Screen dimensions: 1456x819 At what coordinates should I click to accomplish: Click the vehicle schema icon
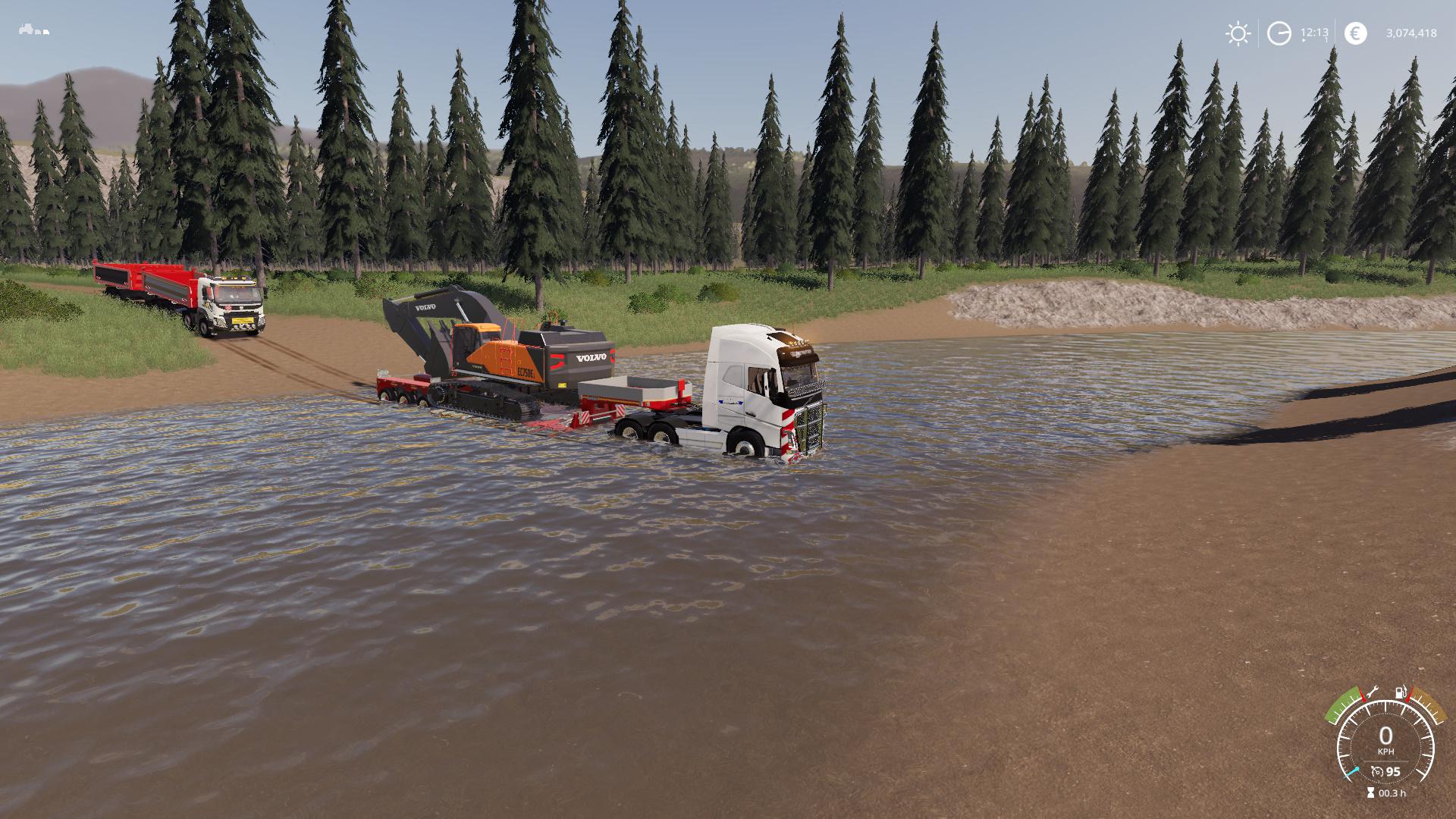click(34, 31)
